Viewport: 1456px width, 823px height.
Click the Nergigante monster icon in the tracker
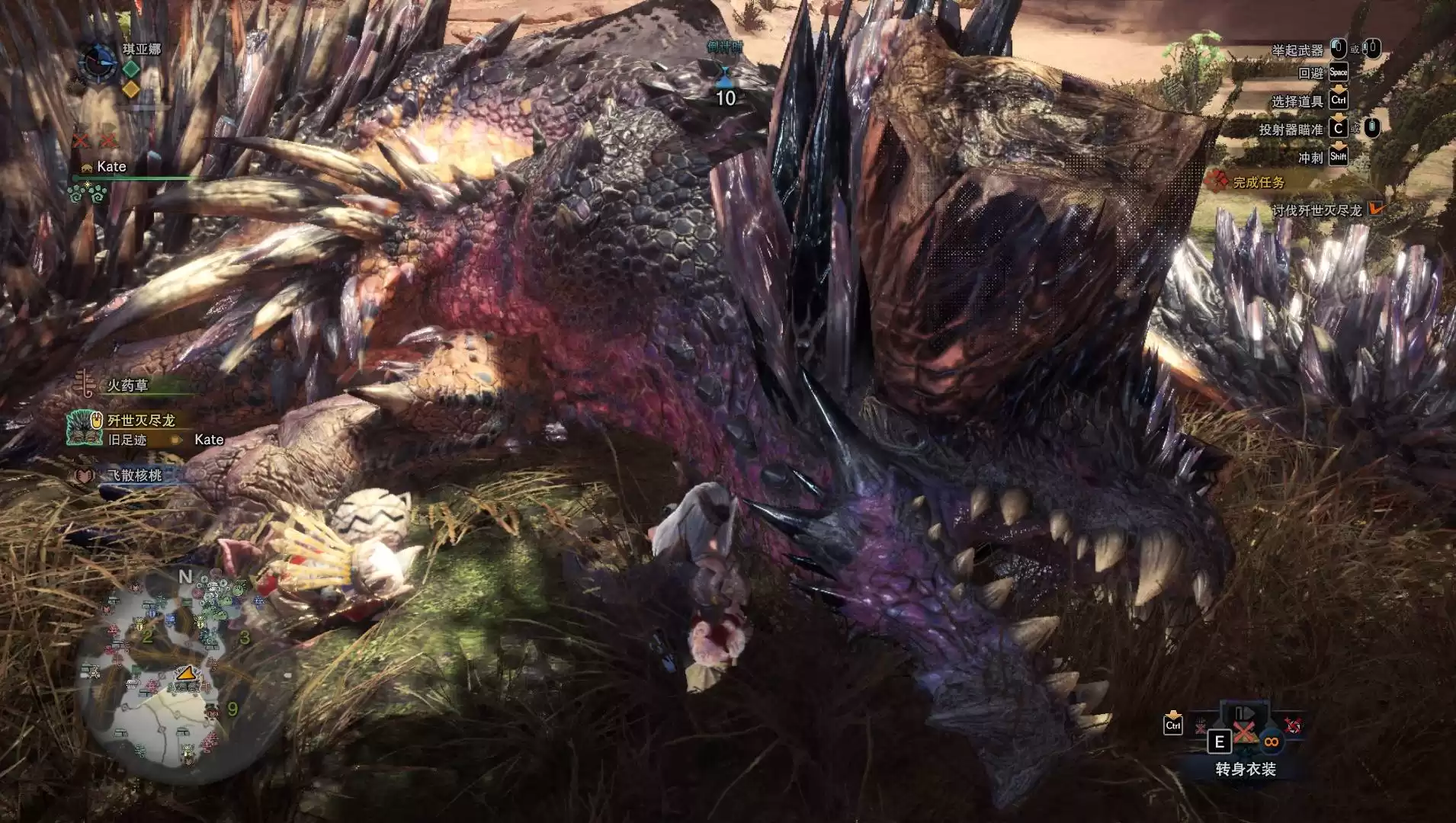[x=82, y=428]
